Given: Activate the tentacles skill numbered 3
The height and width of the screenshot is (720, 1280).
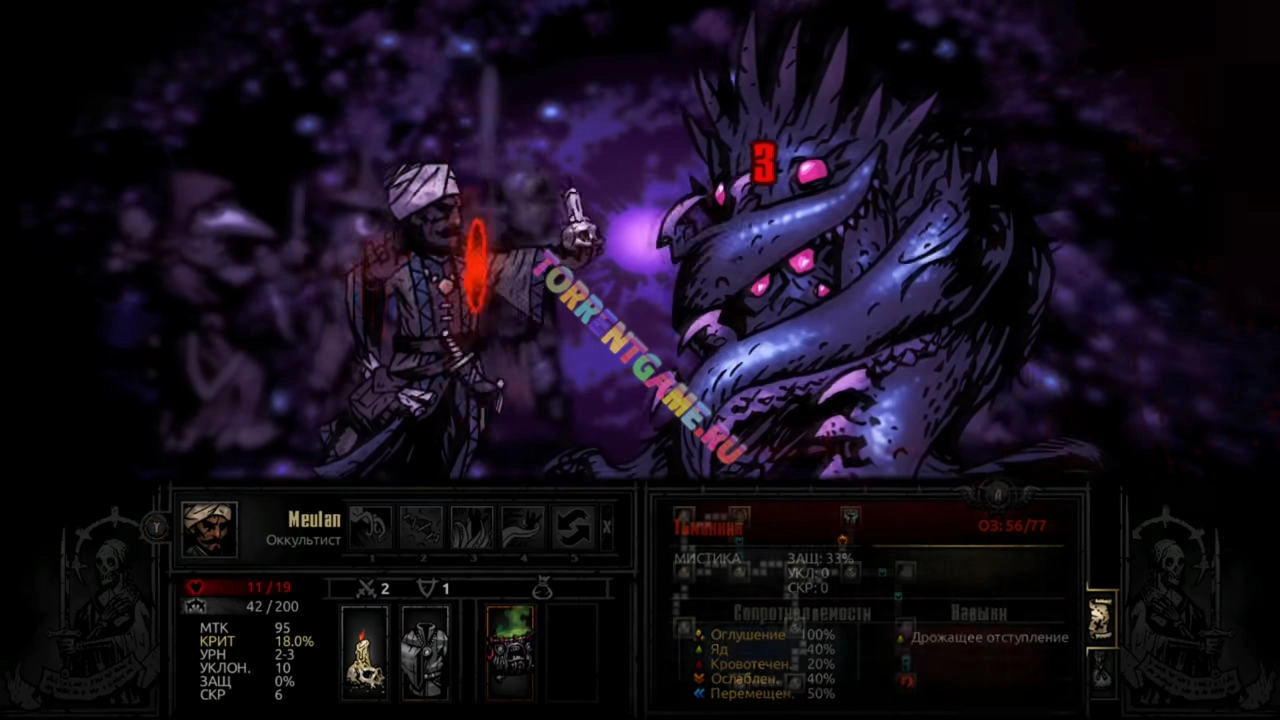Looking at the screenshot, I should 472,527.
